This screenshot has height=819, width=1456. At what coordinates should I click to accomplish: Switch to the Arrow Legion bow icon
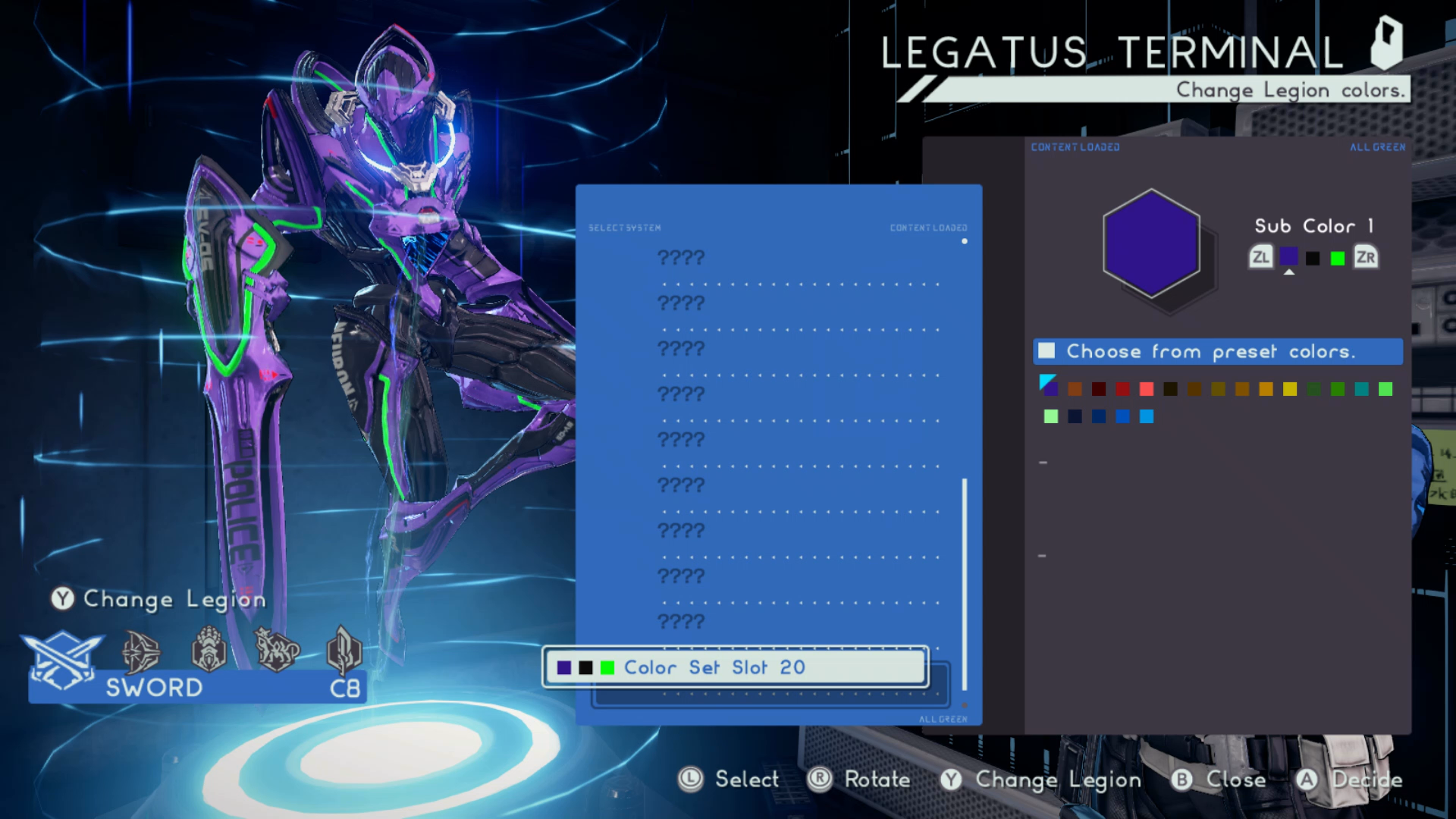[141, 651]
